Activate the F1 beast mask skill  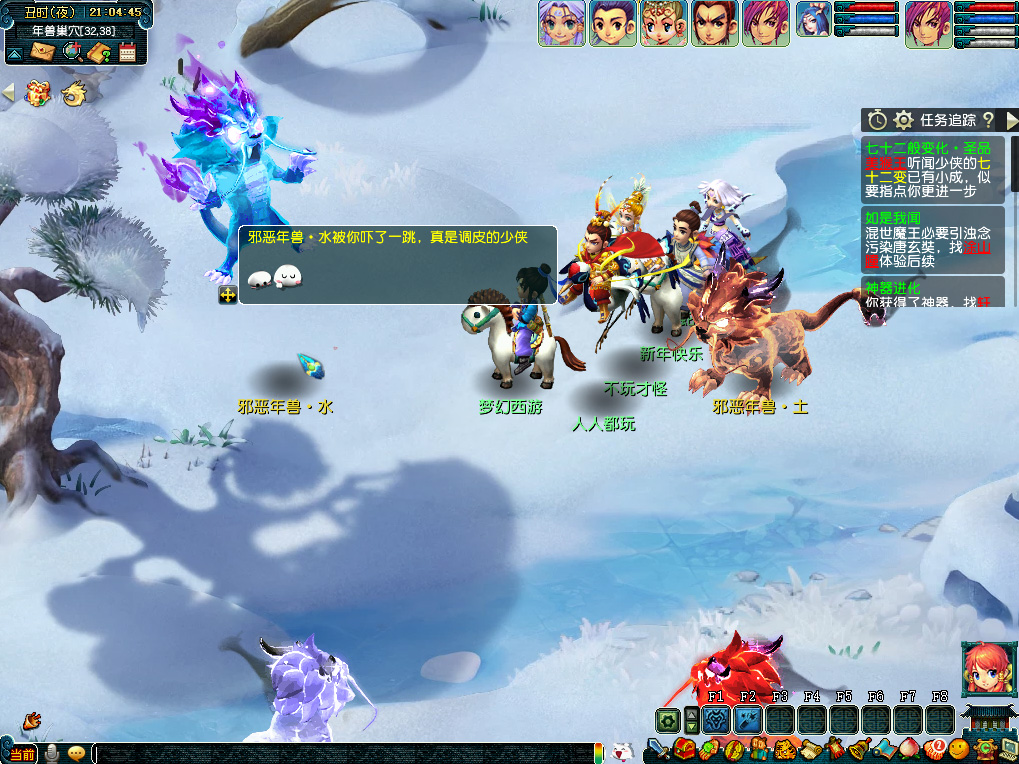click(716, 720)
